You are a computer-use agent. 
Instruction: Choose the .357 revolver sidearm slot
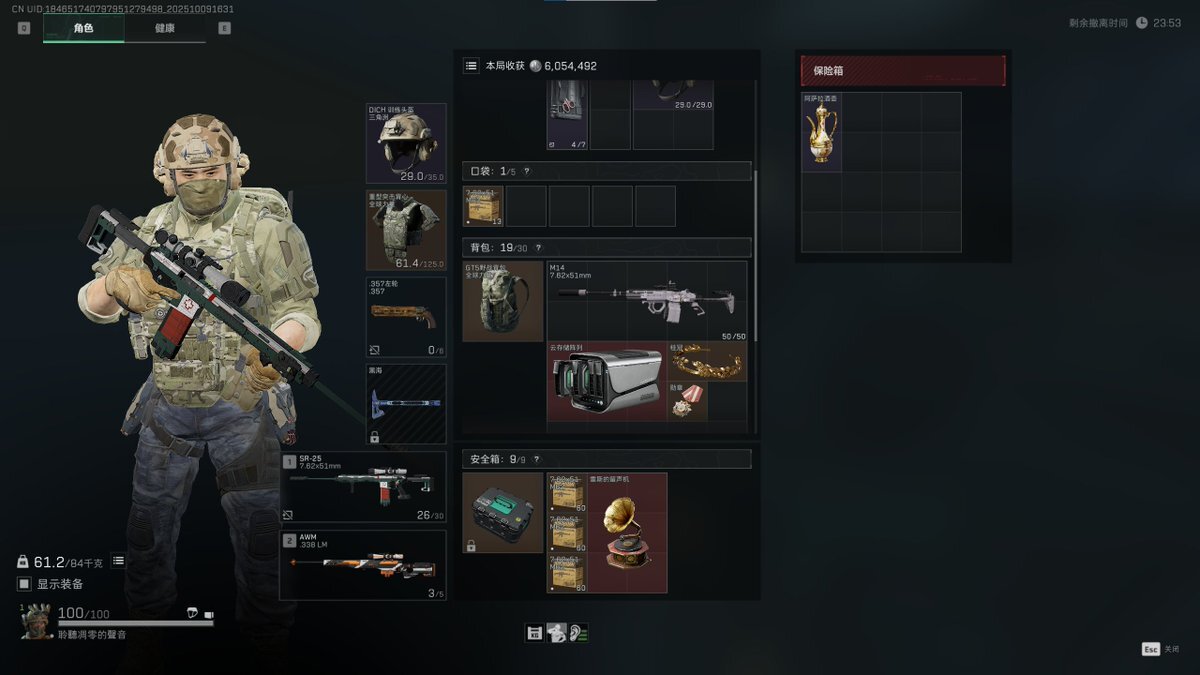(x=406, y=317)
